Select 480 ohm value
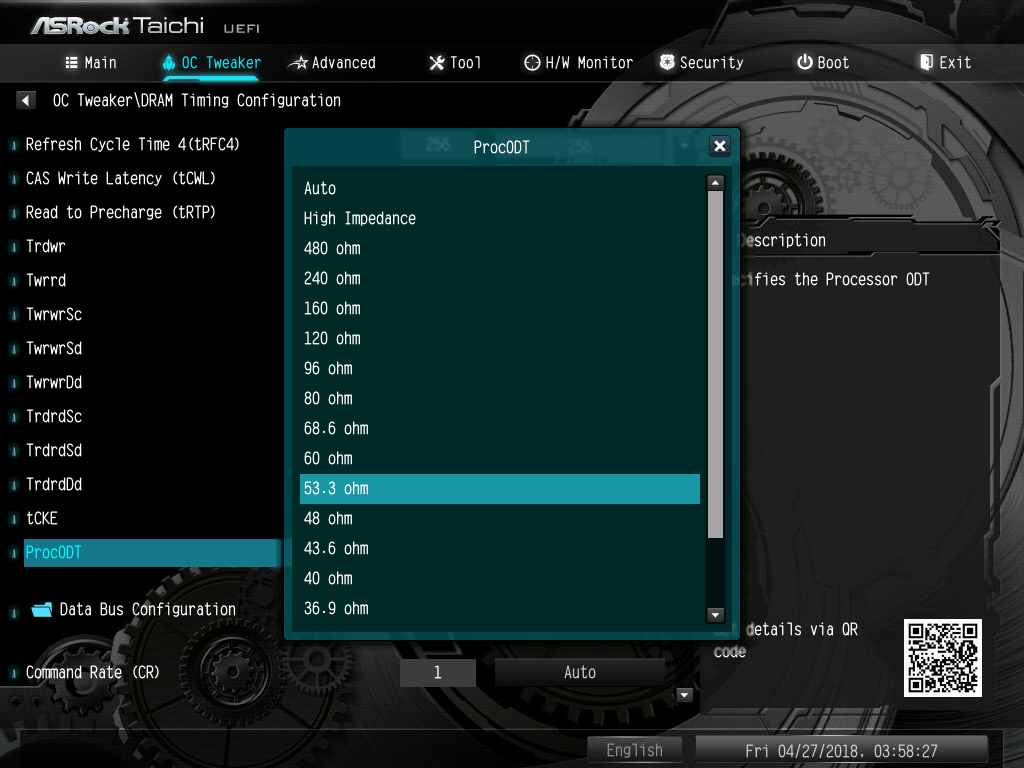The image size is (1024, 768). pyautogui.click(x=332, y=249)
